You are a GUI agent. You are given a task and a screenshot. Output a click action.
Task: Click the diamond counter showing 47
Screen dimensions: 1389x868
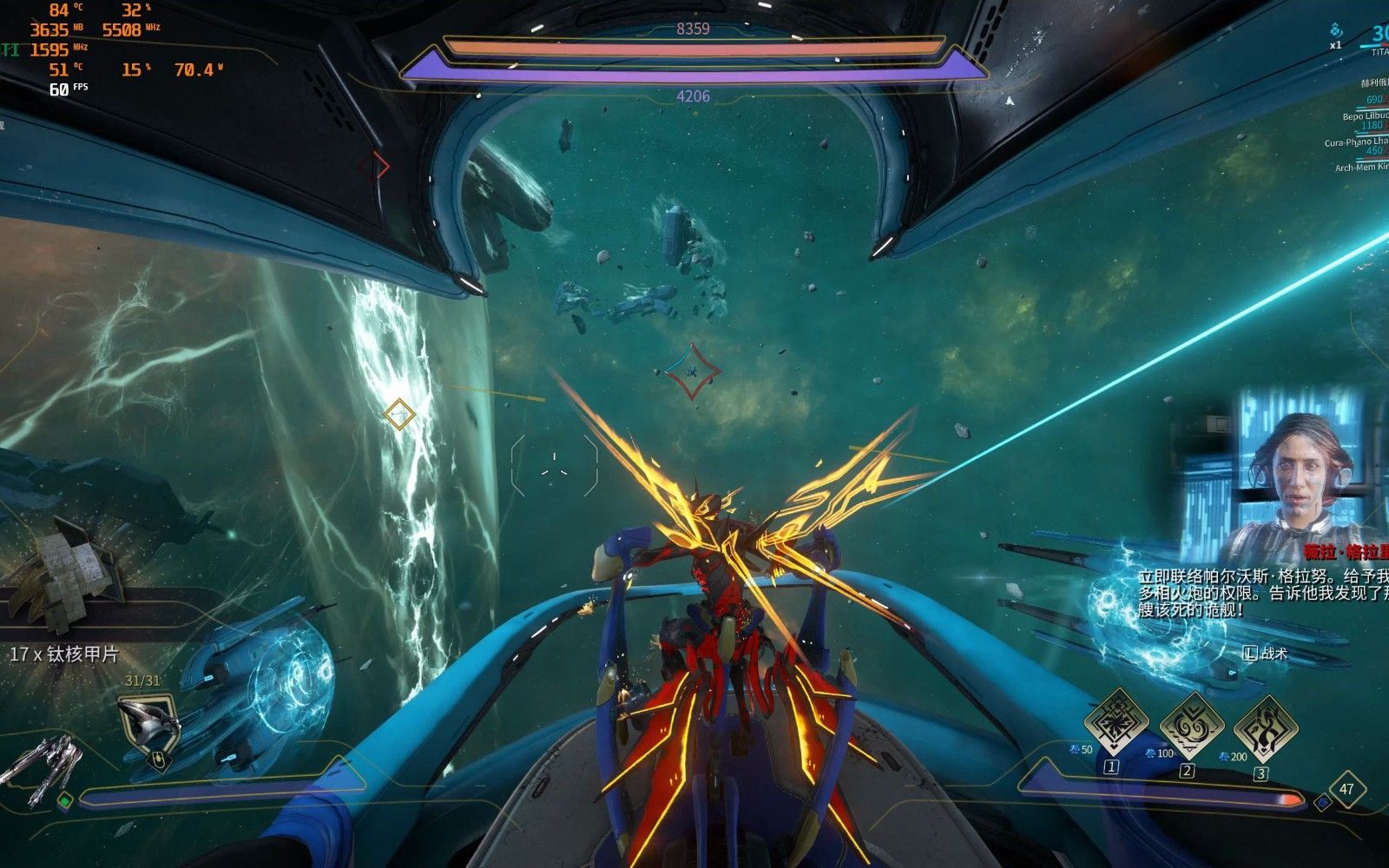click(x=1346, y=789)
